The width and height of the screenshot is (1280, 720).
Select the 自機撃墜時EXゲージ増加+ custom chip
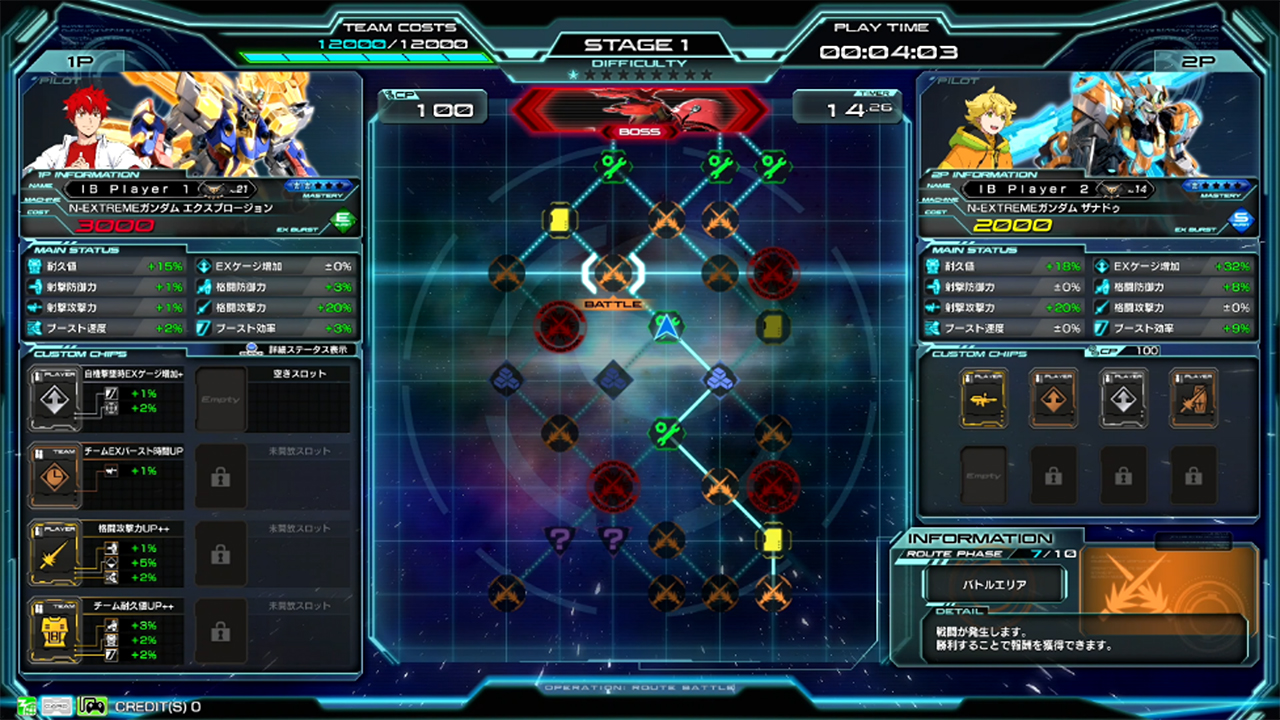tap(53, 399)
